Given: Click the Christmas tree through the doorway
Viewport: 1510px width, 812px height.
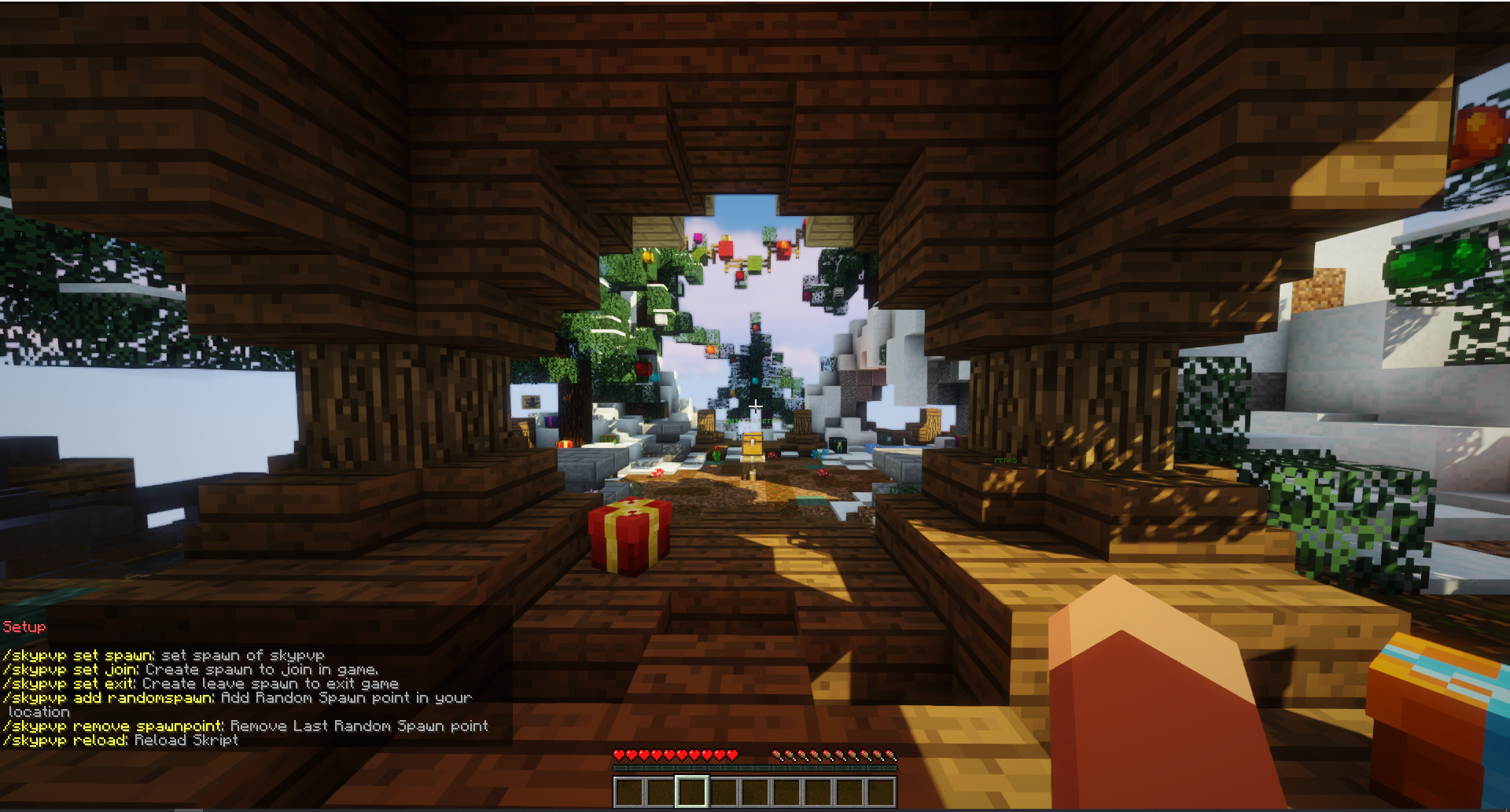Looking at the screenshot, I should [x=755, y=362].
